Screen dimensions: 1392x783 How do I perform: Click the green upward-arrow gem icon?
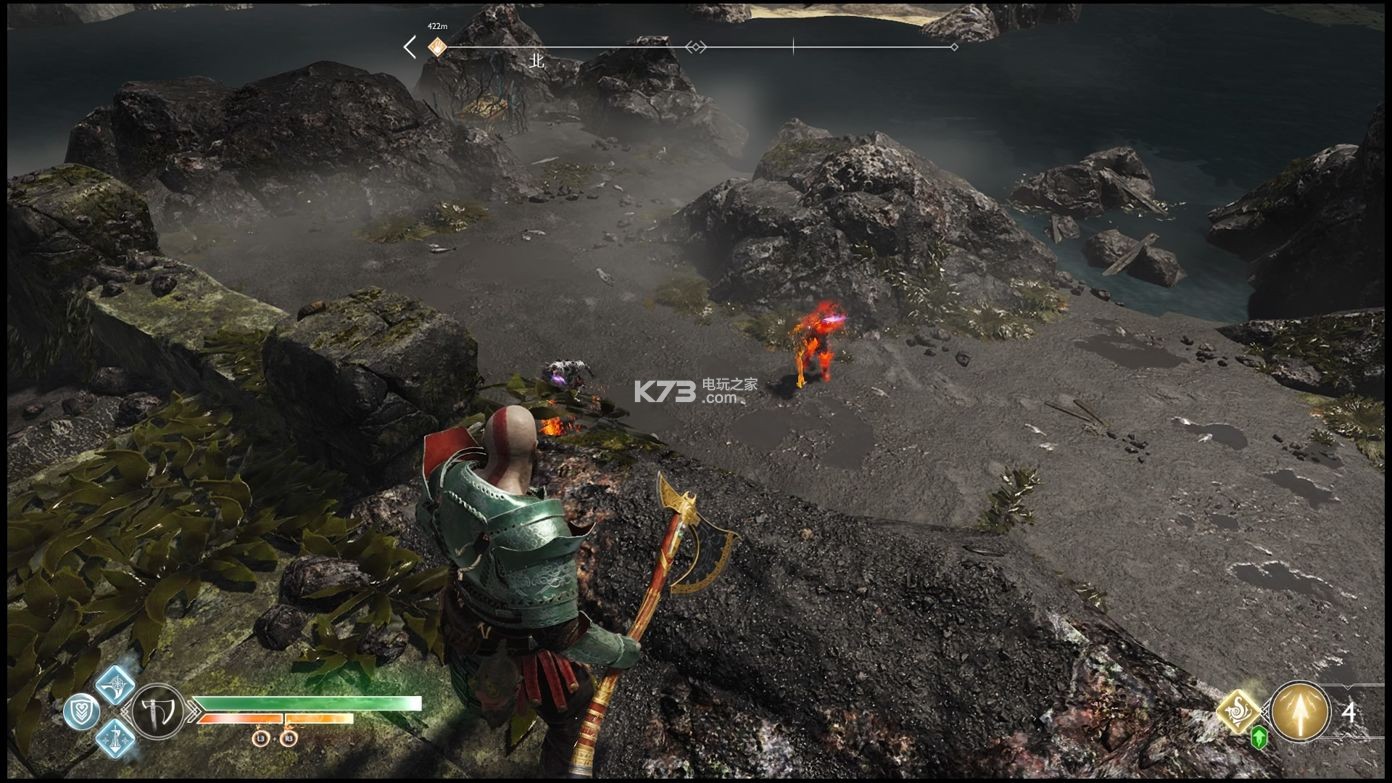[x=1259, y=738]
